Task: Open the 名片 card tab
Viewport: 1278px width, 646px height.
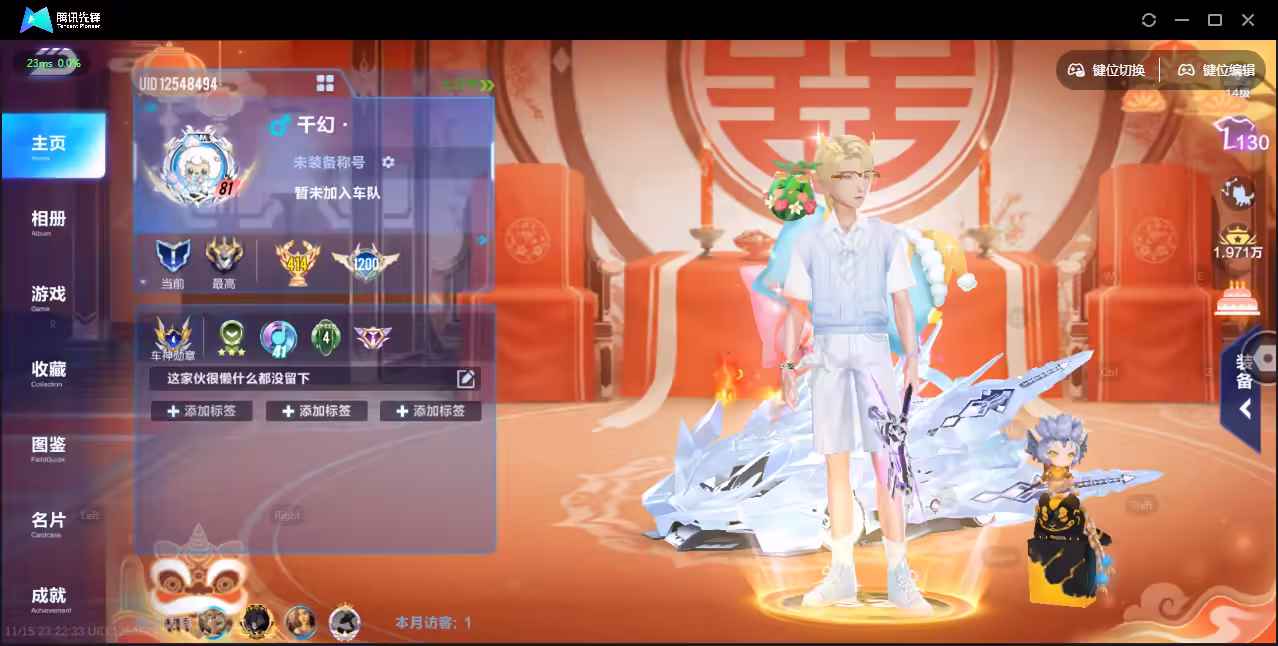Action: point(49,522)
